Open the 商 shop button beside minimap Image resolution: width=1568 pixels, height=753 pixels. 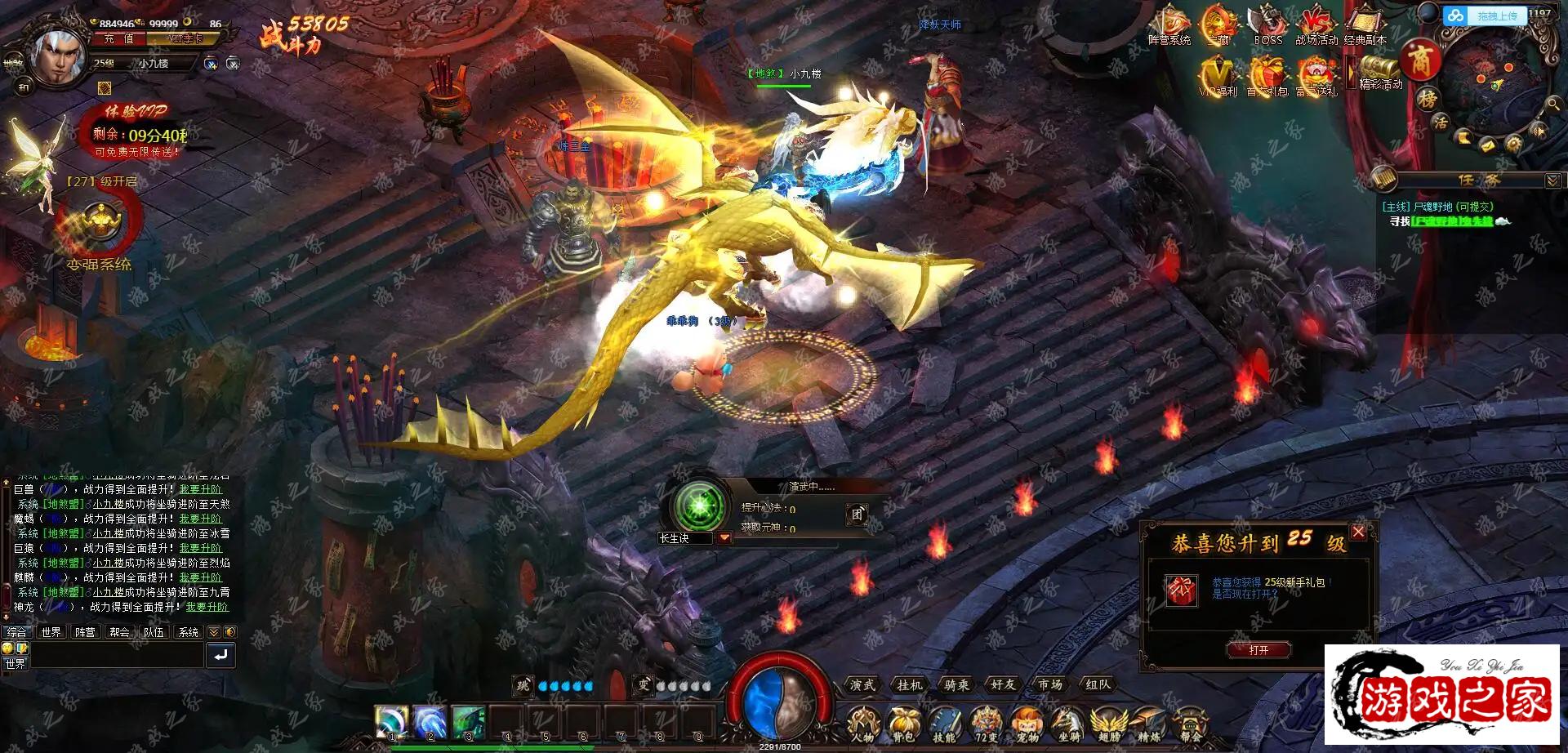point(1422,60)
